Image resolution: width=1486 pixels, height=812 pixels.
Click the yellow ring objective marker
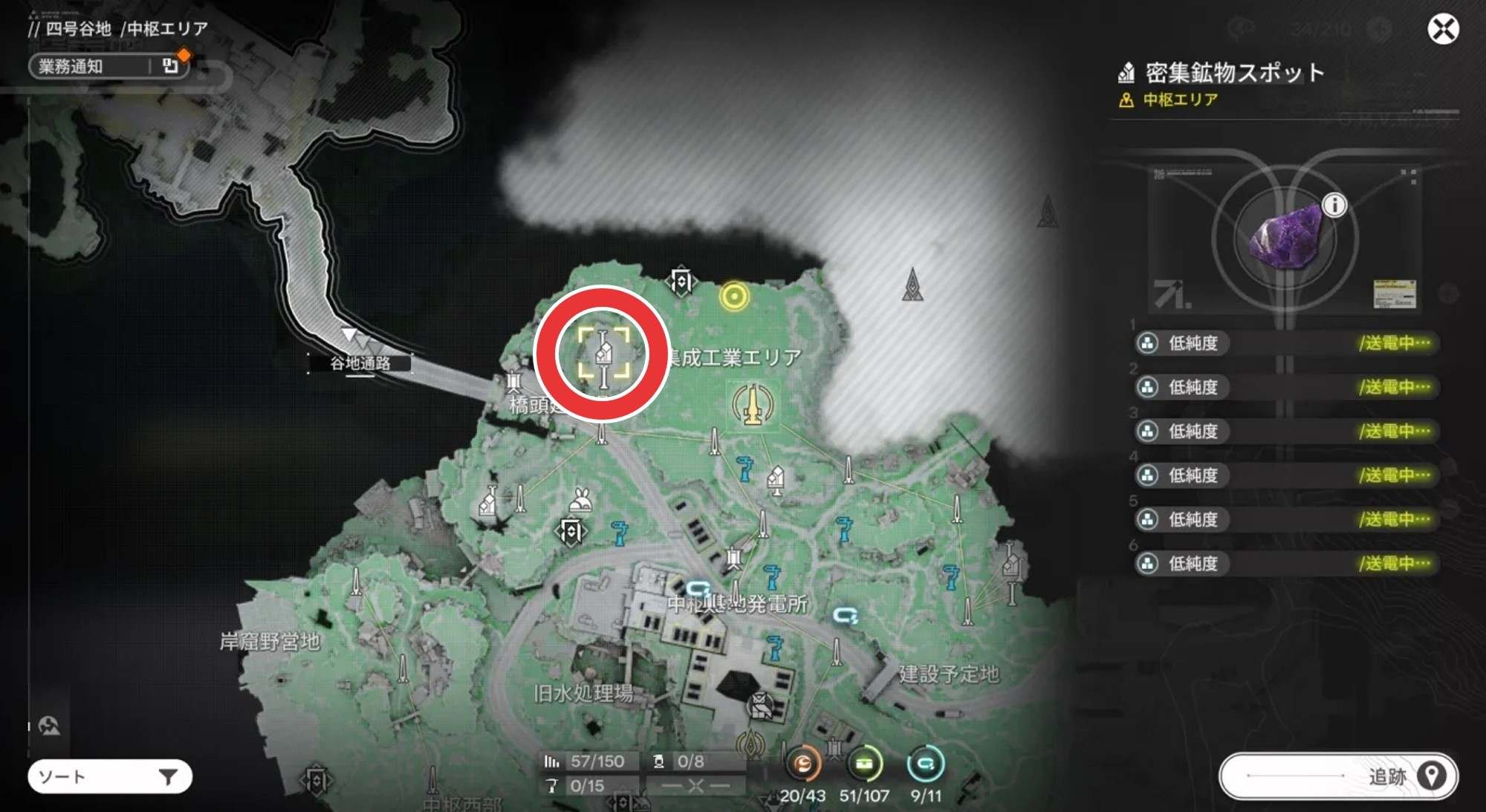tap(734, 297)
